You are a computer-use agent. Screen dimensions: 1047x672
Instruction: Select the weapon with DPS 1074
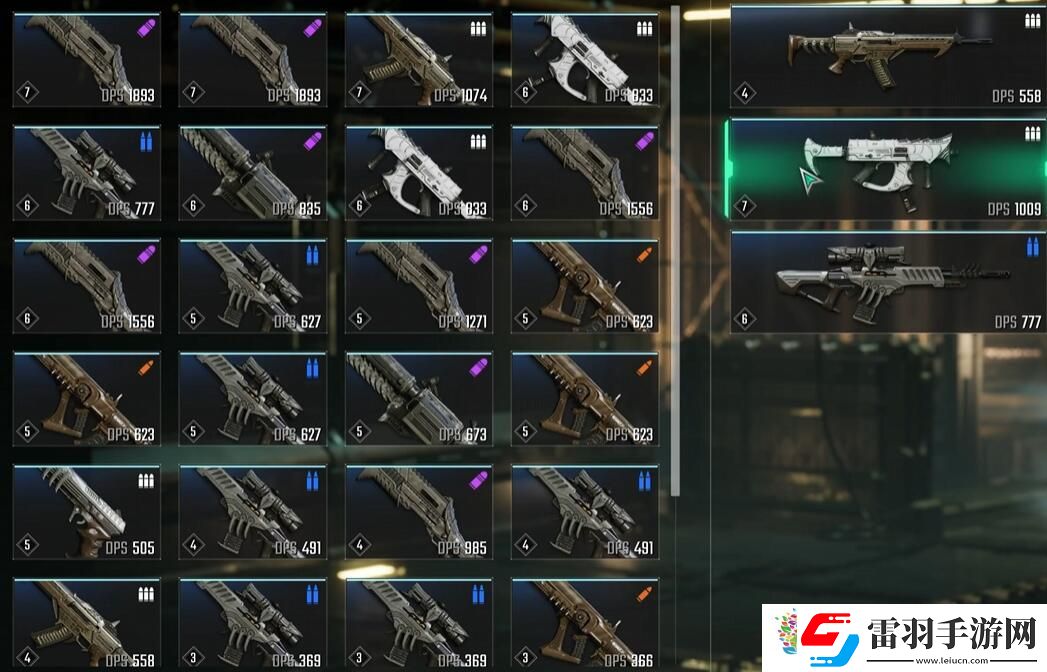[x=418, y=60]
